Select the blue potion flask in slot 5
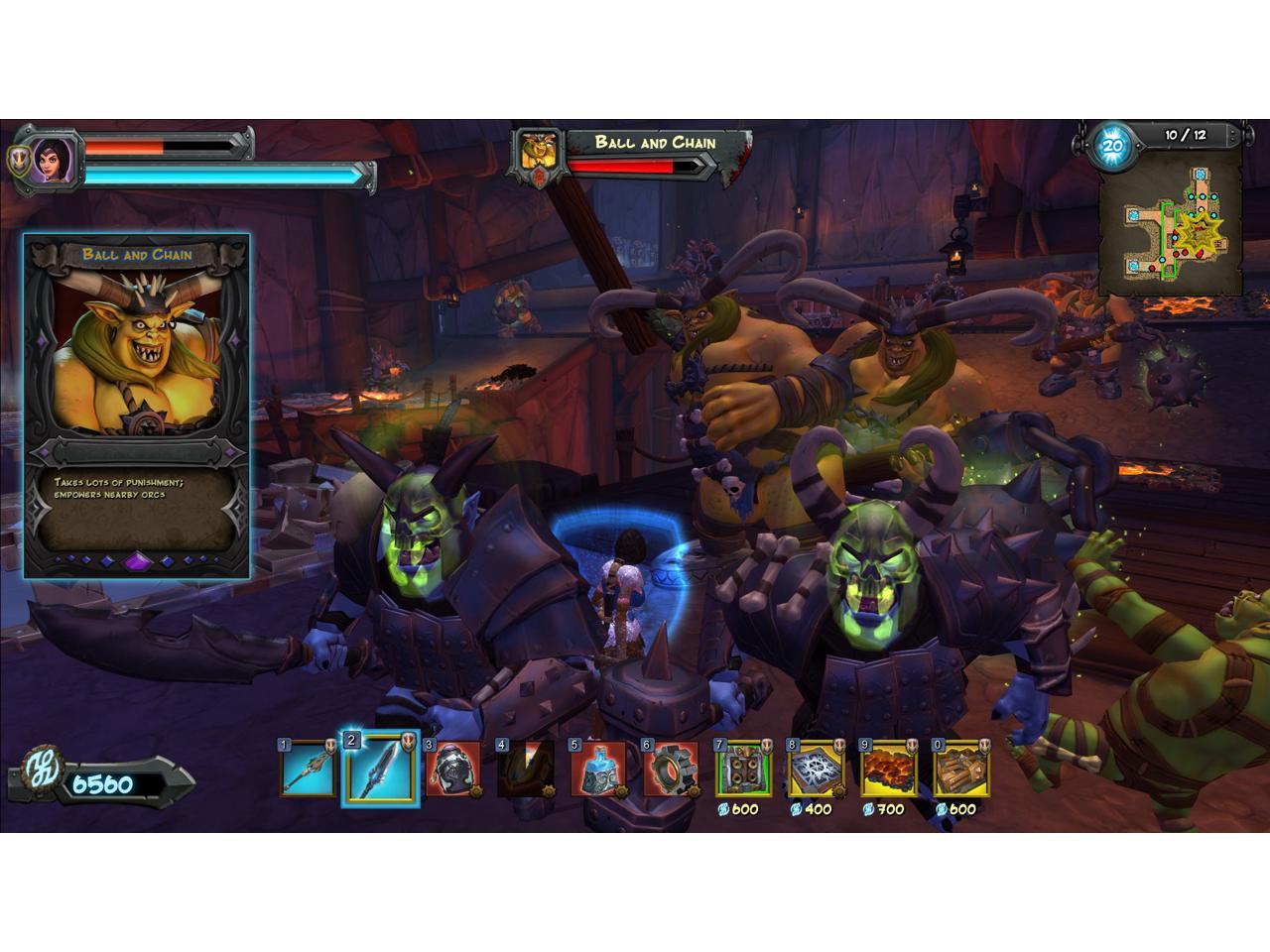Viewport: 1270px width, 952px height. [x=597, y=770]
